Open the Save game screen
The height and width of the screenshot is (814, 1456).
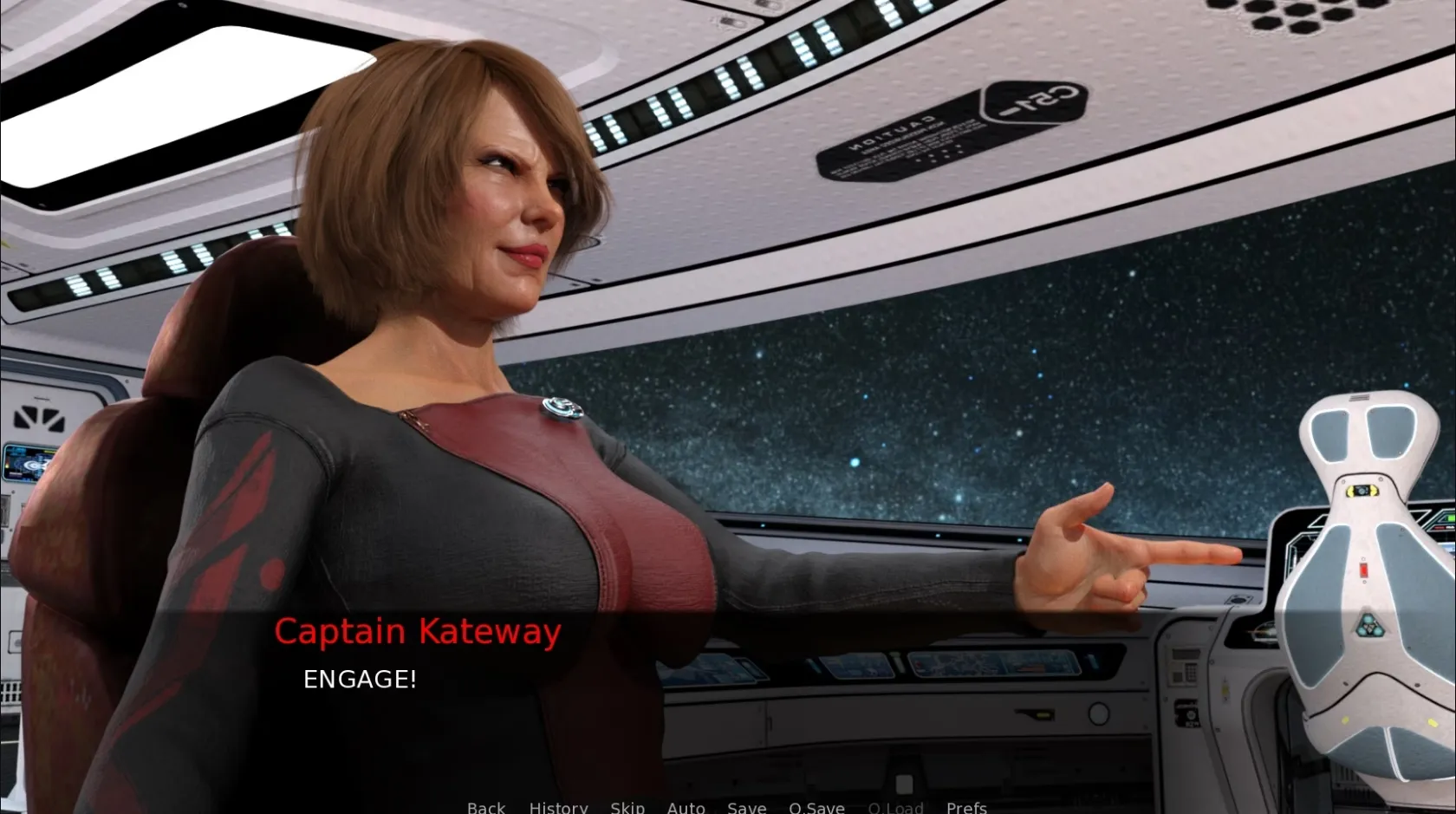[x=746, y=807]
